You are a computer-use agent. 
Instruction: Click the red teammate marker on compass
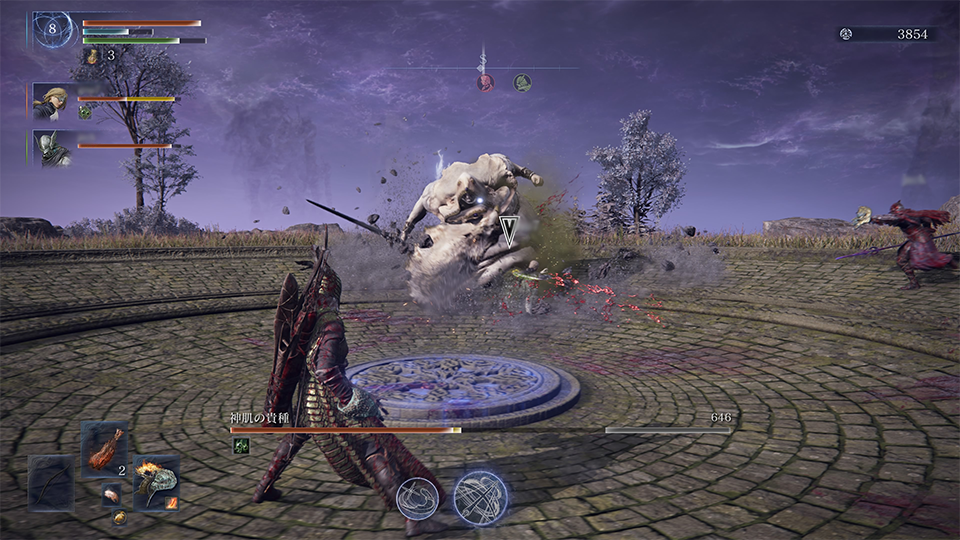pos(486,82)
